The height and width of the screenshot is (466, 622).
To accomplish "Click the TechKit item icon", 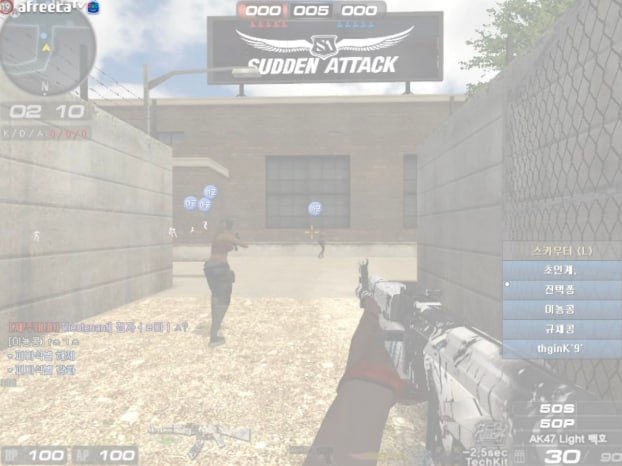I will pos(488,434).
